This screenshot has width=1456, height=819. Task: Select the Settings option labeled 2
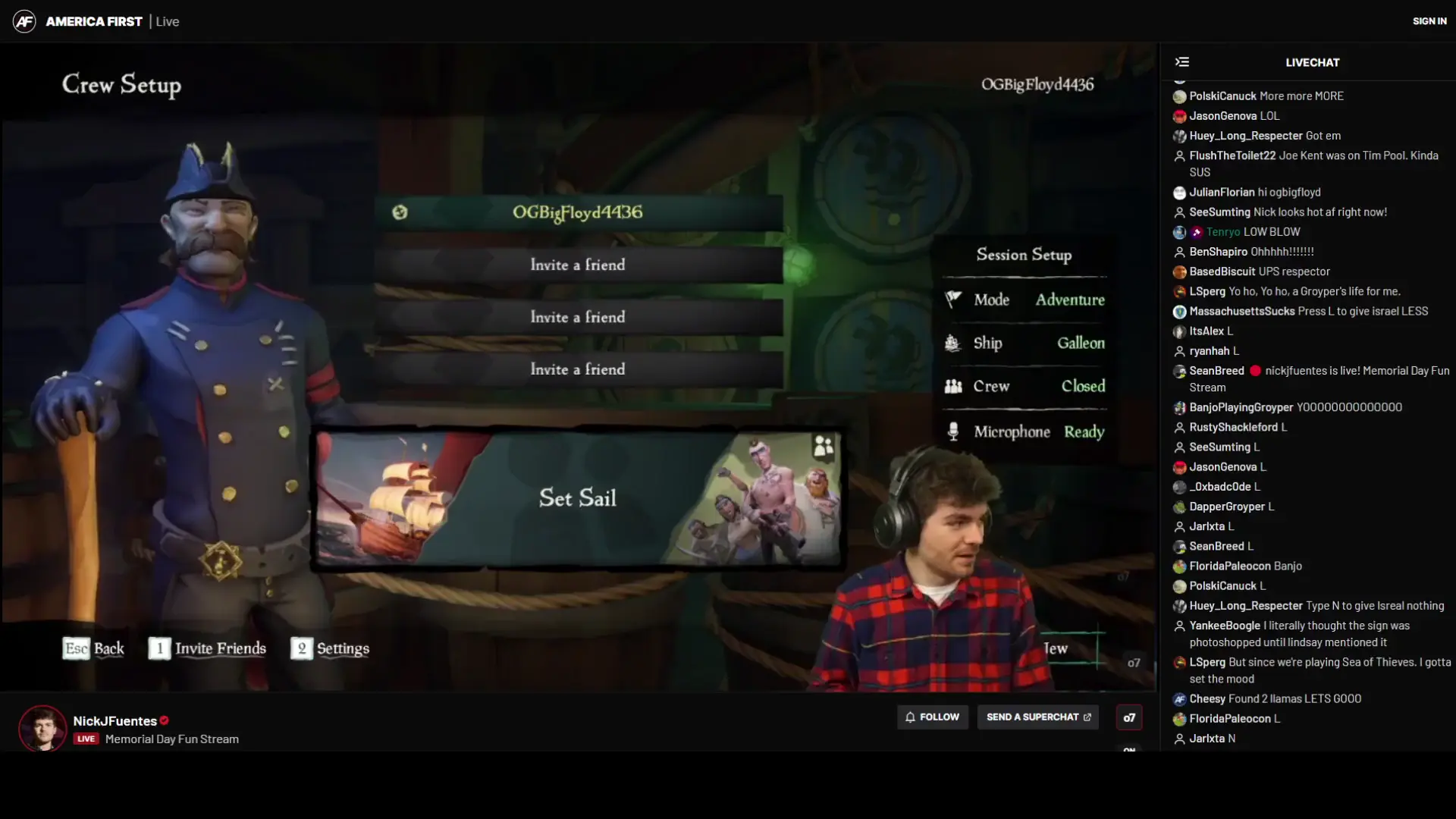[x=330, y=648]
